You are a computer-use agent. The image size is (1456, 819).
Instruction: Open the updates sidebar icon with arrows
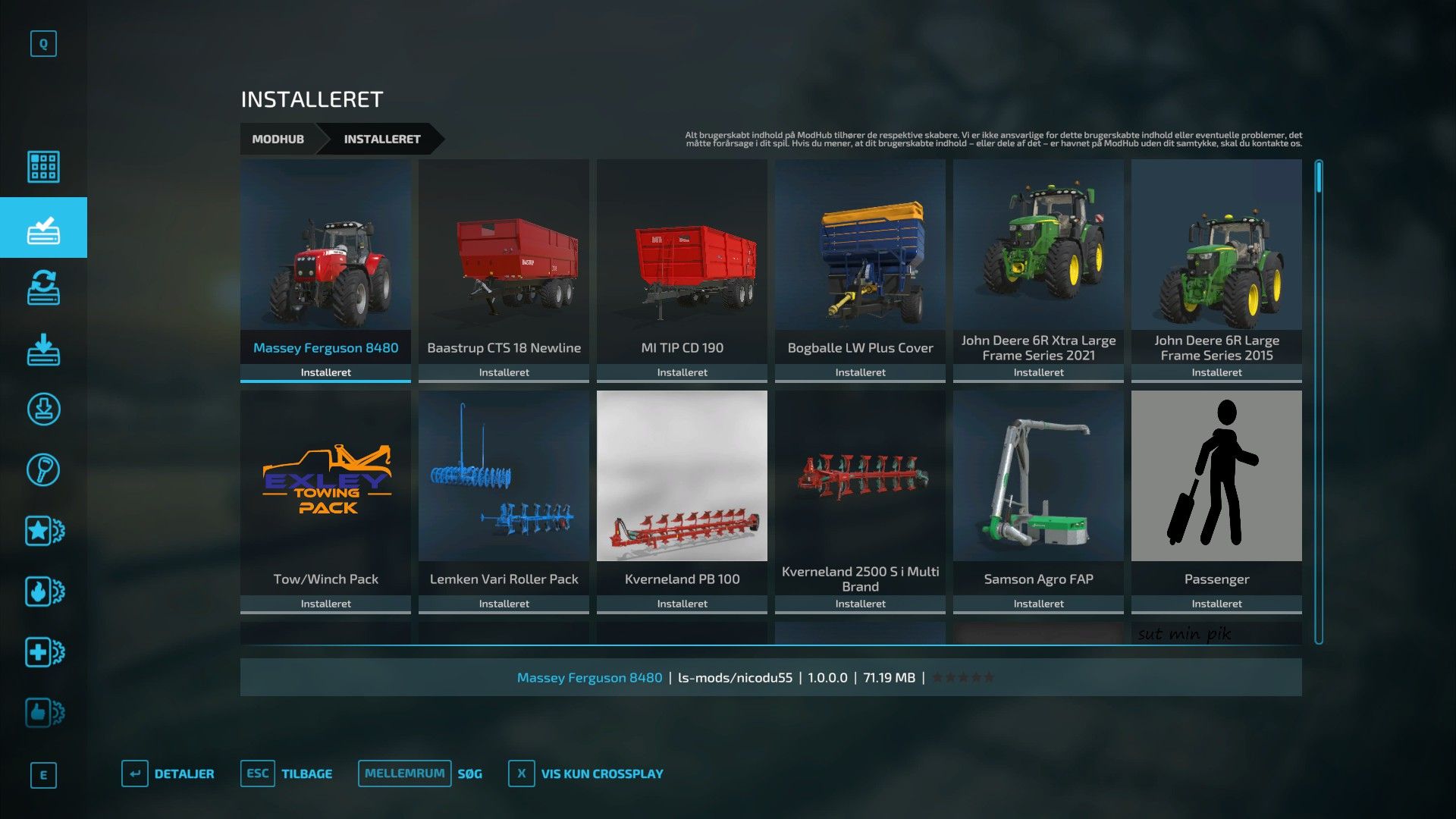coord(43,288)
